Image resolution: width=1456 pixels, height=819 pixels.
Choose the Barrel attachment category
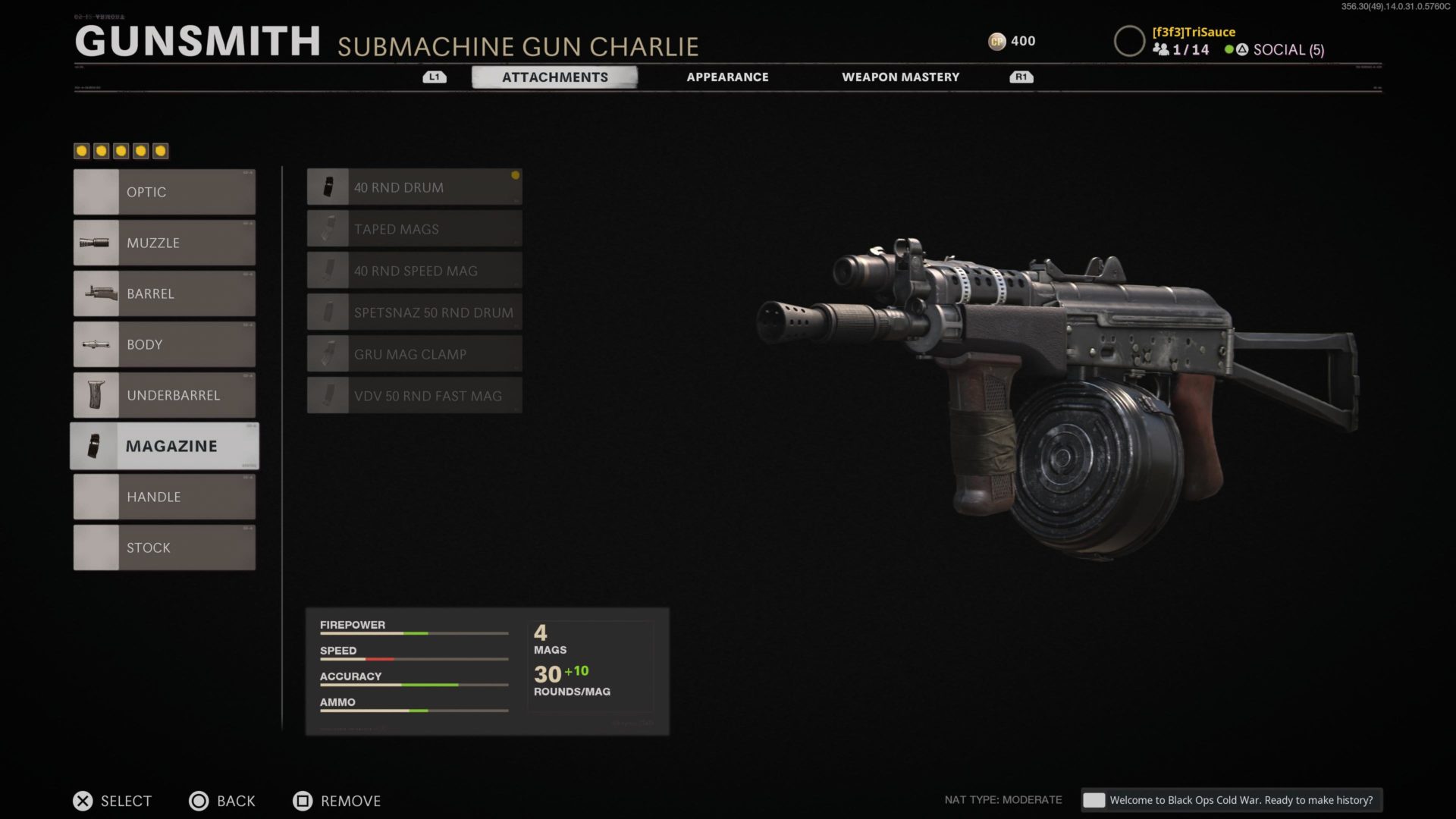[x=165, y=293]
